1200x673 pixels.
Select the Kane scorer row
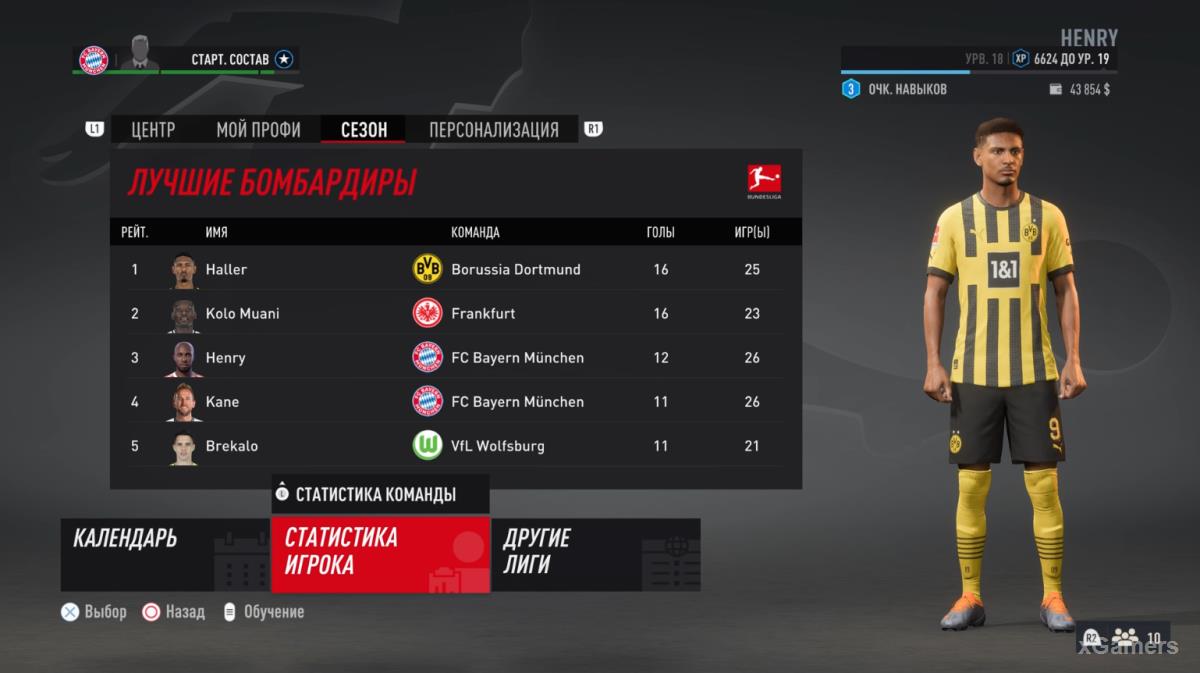pyautogui.click(x=455, y=401)
